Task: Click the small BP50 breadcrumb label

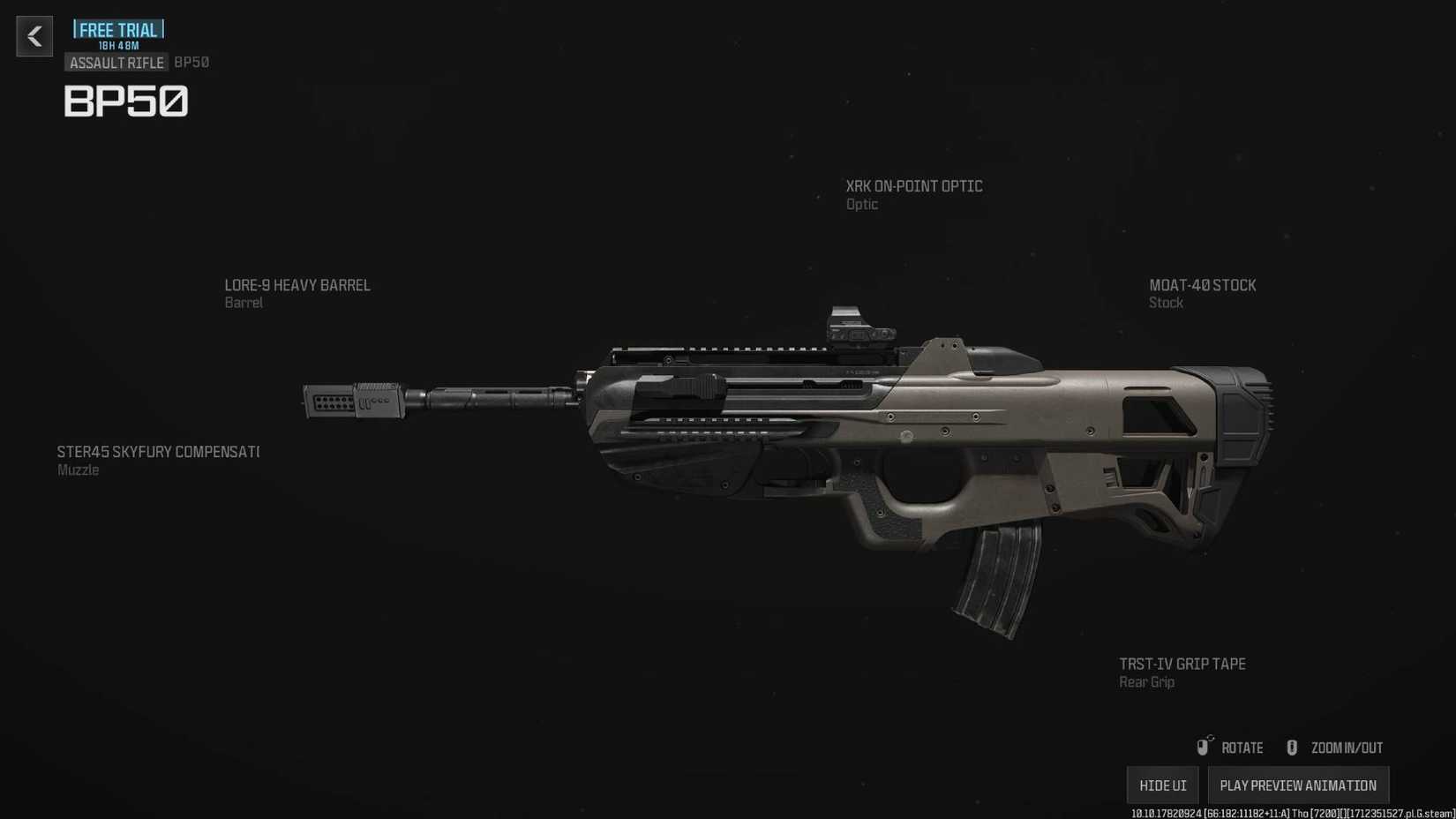Action: click(x=191, y=62)
